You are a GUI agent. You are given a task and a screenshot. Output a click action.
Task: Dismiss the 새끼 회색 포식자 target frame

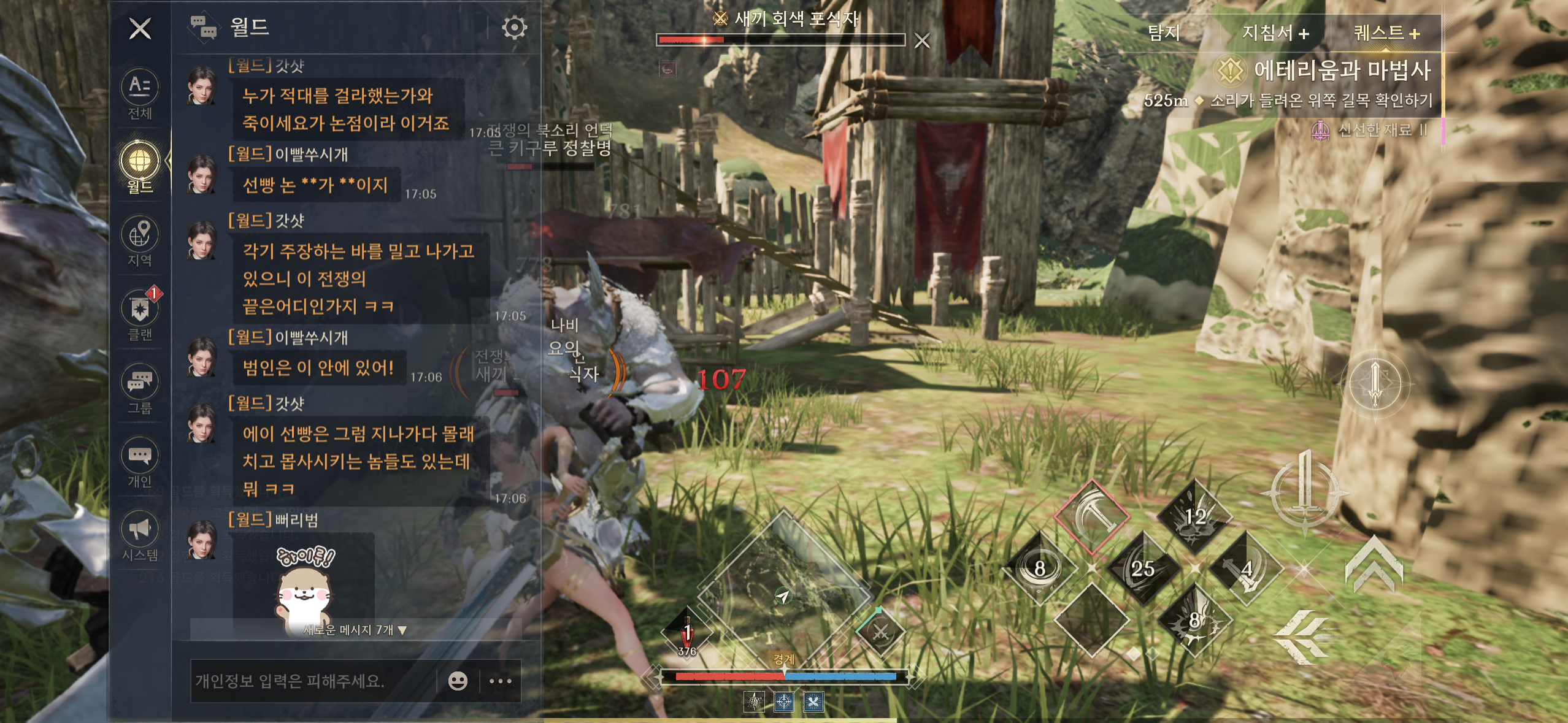[921, 41]
